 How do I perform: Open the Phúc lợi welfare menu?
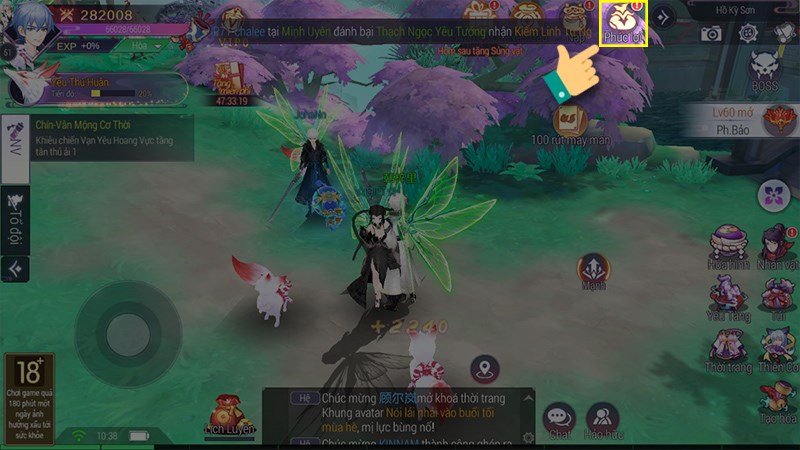[x=622, y=23]
